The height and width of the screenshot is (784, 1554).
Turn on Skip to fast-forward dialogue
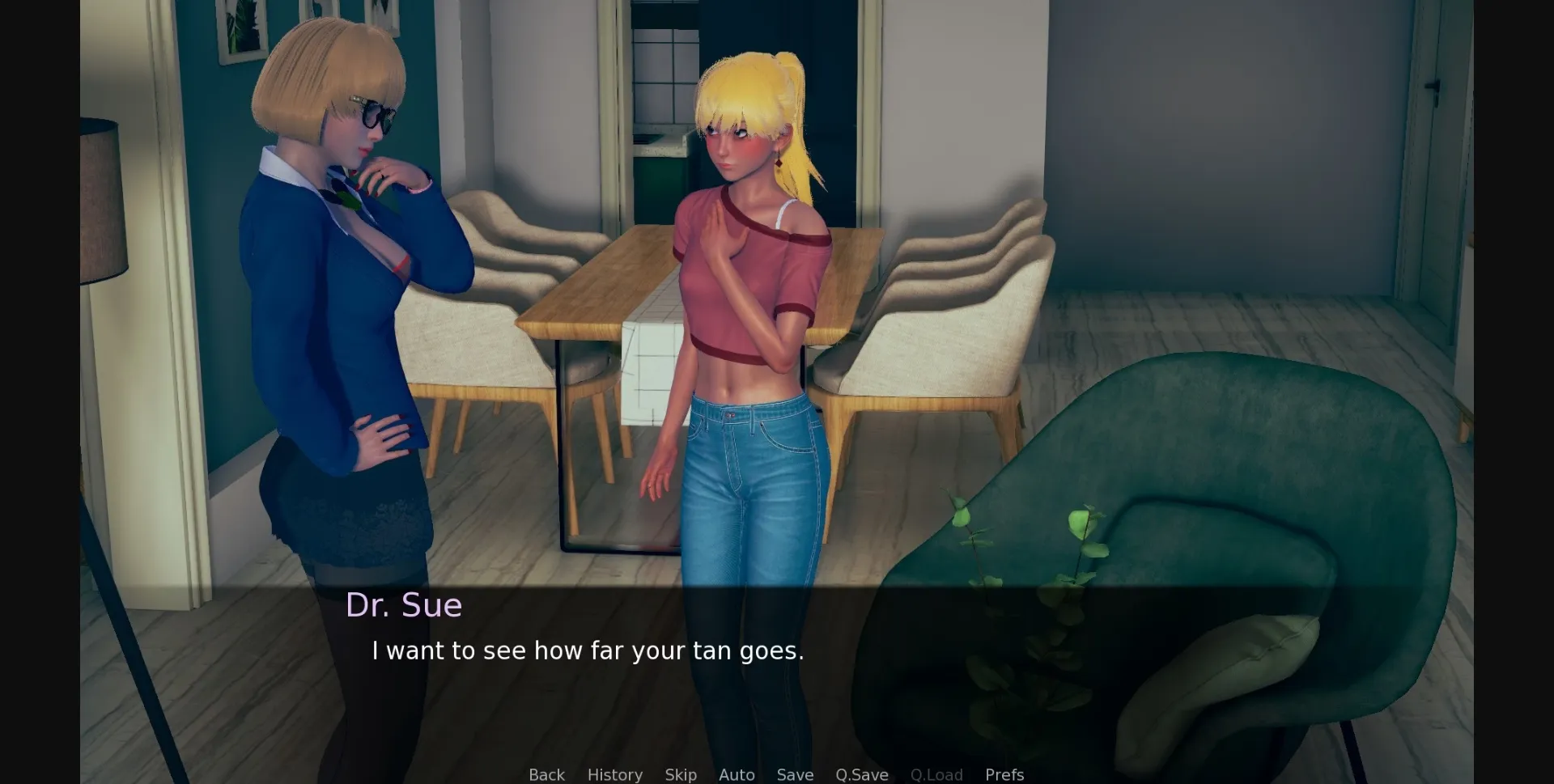pos(680,774)
